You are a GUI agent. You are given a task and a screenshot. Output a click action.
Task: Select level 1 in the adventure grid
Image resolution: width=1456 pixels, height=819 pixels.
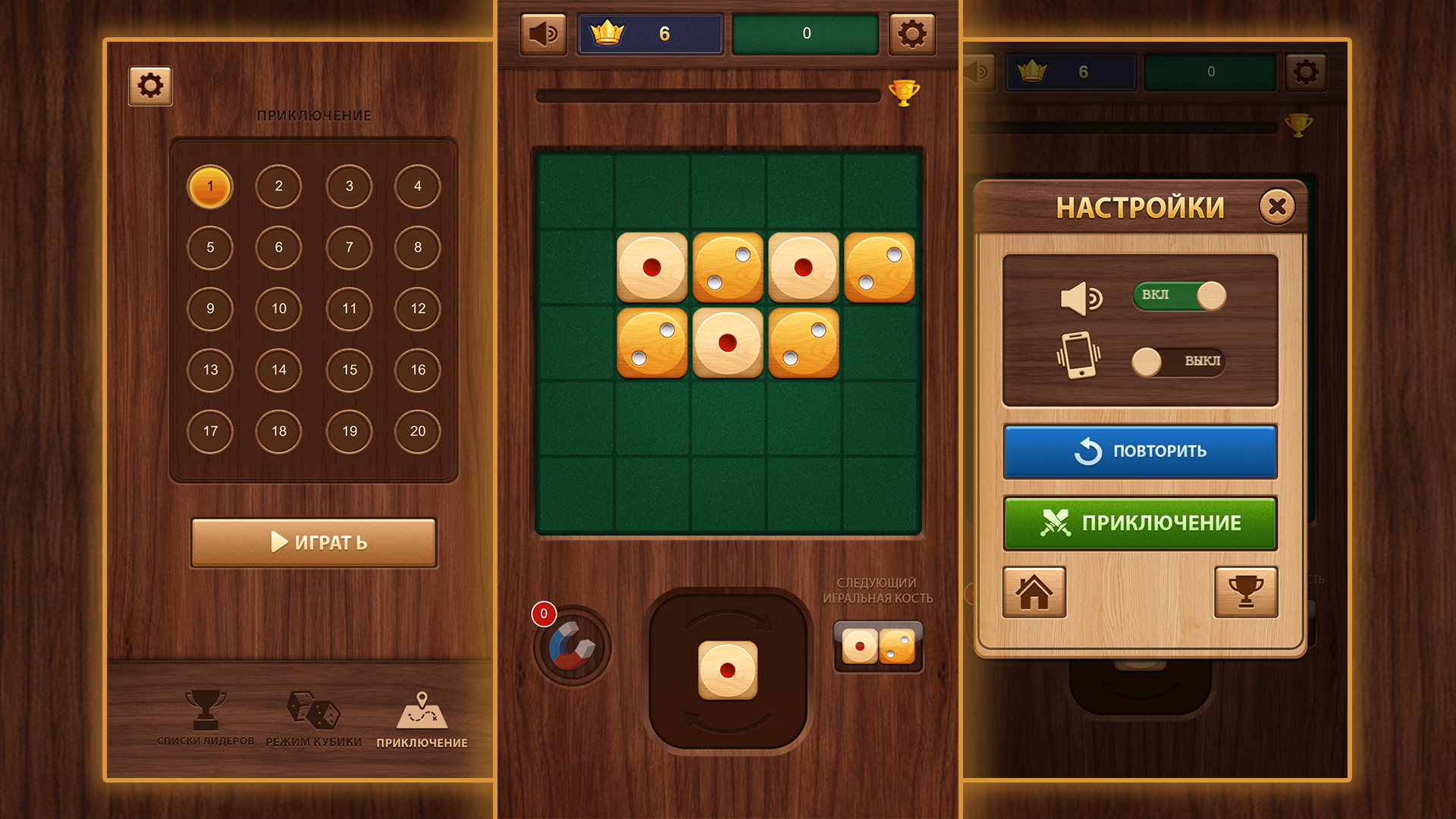[x=210, y=186]
